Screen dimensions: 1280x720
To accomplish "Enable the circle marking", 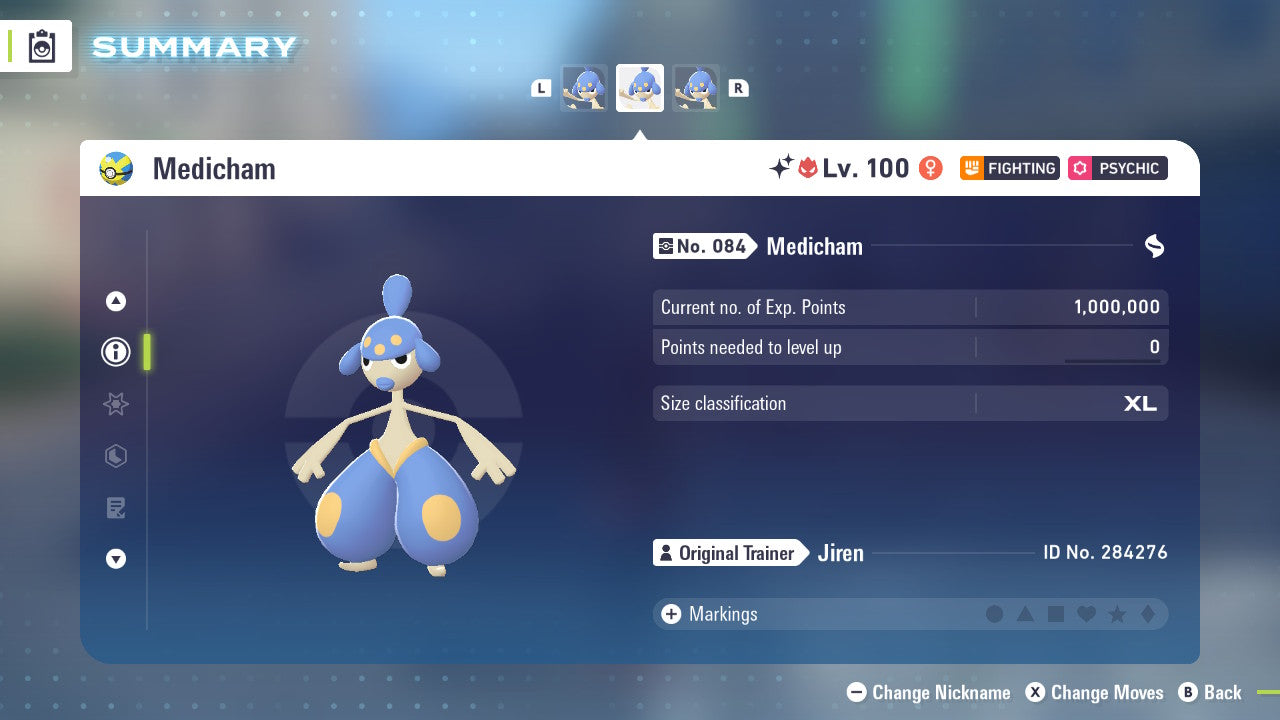I will 996,614.
